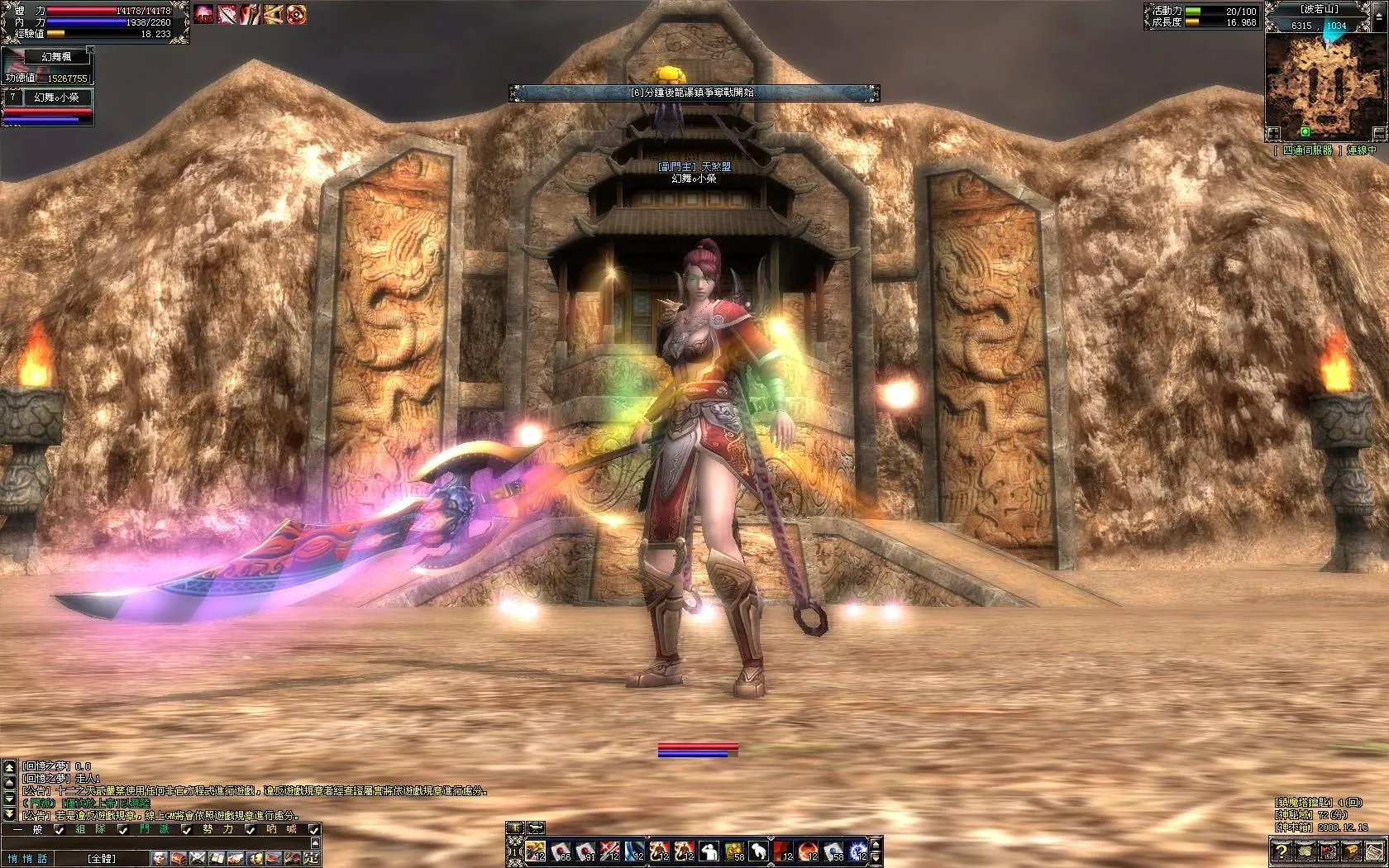Toggle the 組隊 chat channel checkbox
This screenshot has height=868, width=1389.
click(x=122, y=829)
